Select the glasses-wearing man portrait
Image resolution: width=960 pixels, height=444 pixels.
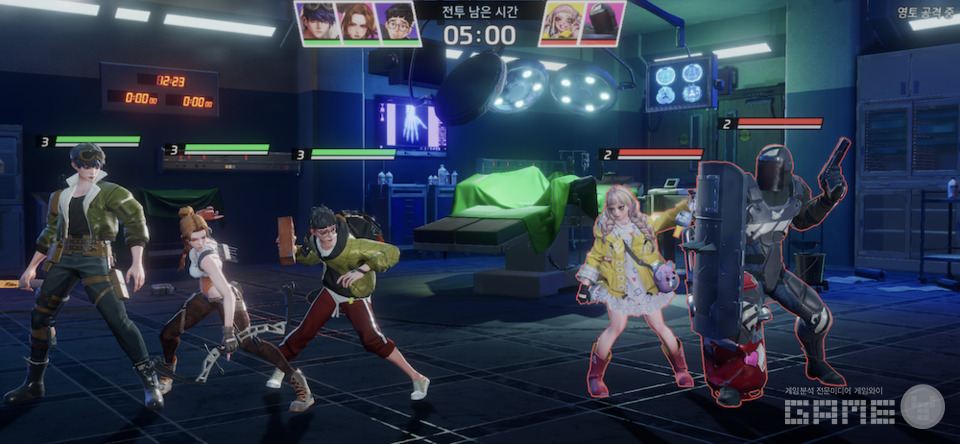399,22
